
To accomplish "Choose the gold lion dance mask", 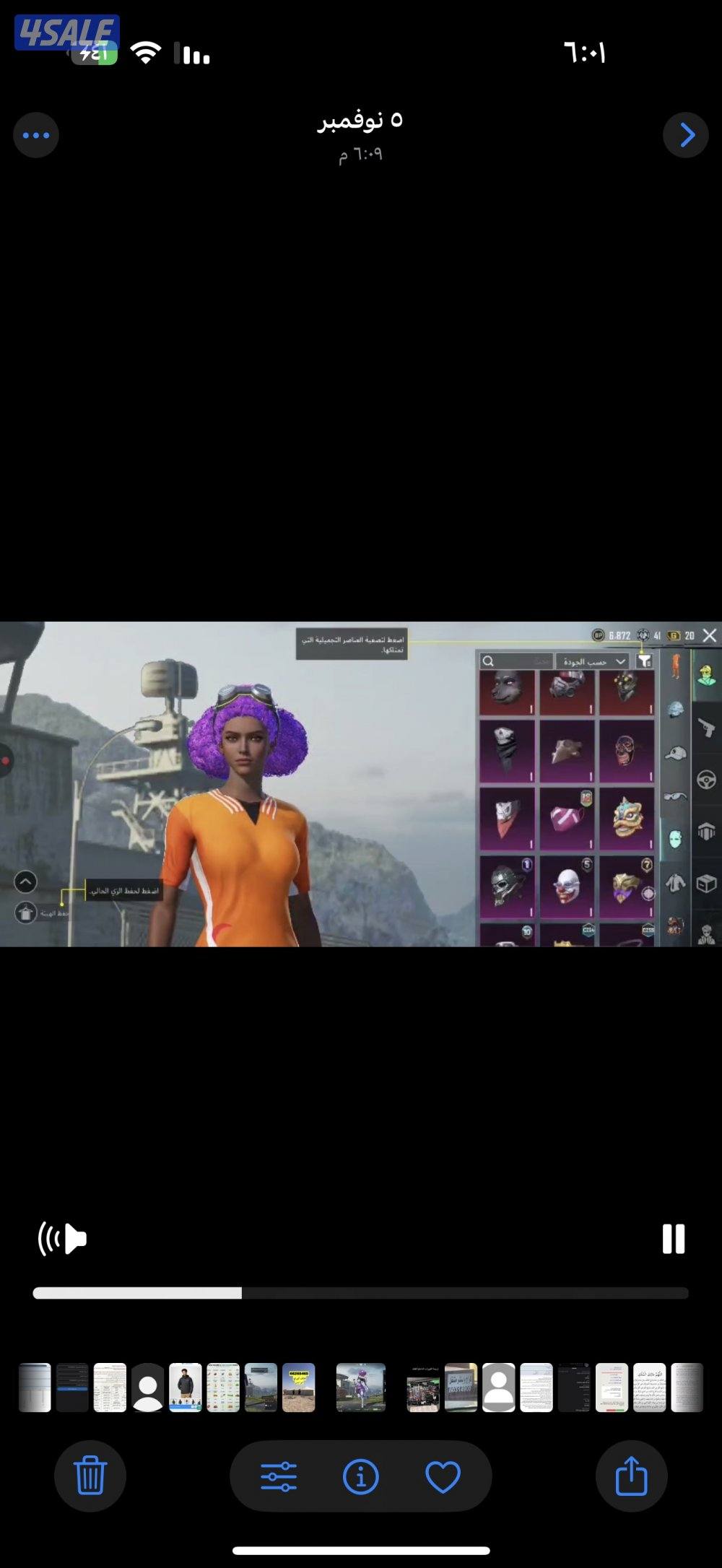I will (627, 819).
